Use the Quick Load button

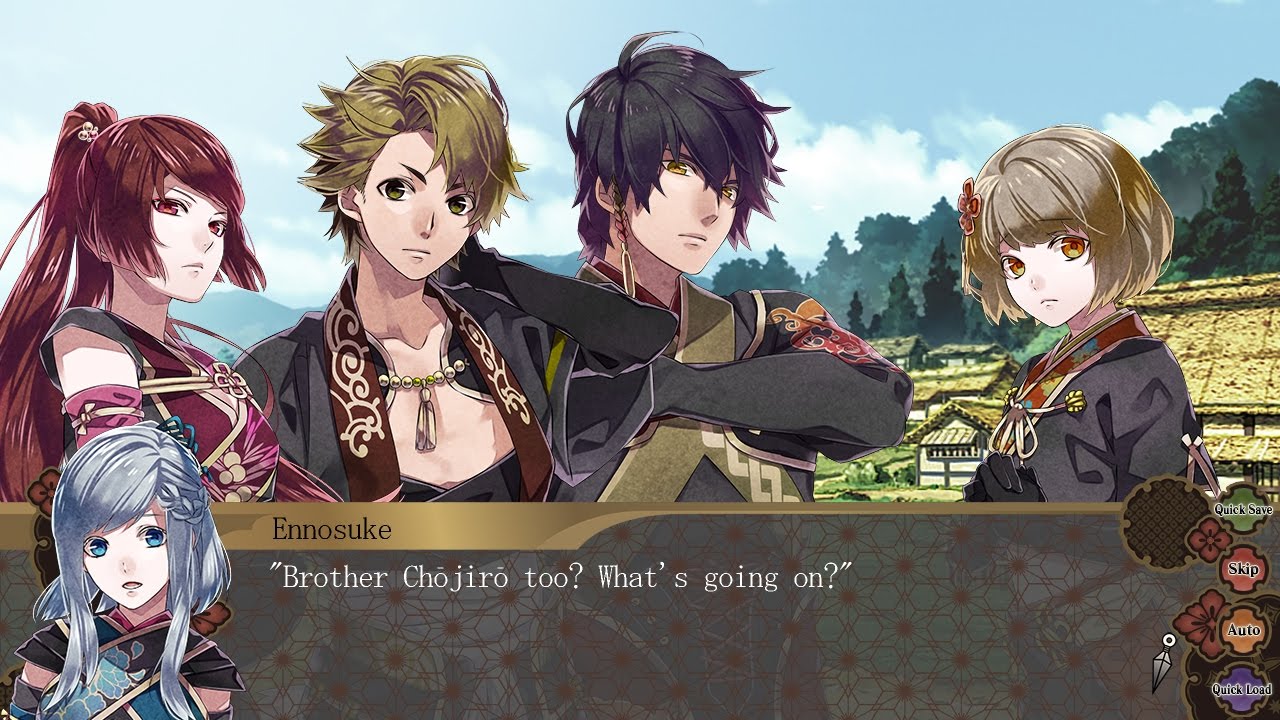1242,689
